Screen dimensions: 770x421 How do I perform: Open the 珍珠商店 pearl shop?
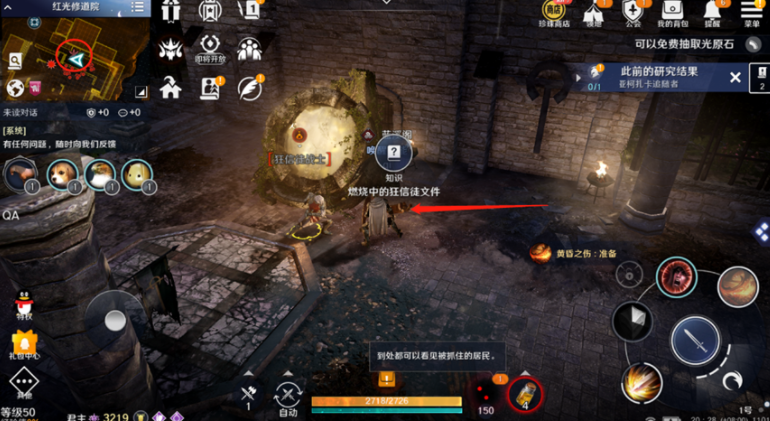point(553,12)
